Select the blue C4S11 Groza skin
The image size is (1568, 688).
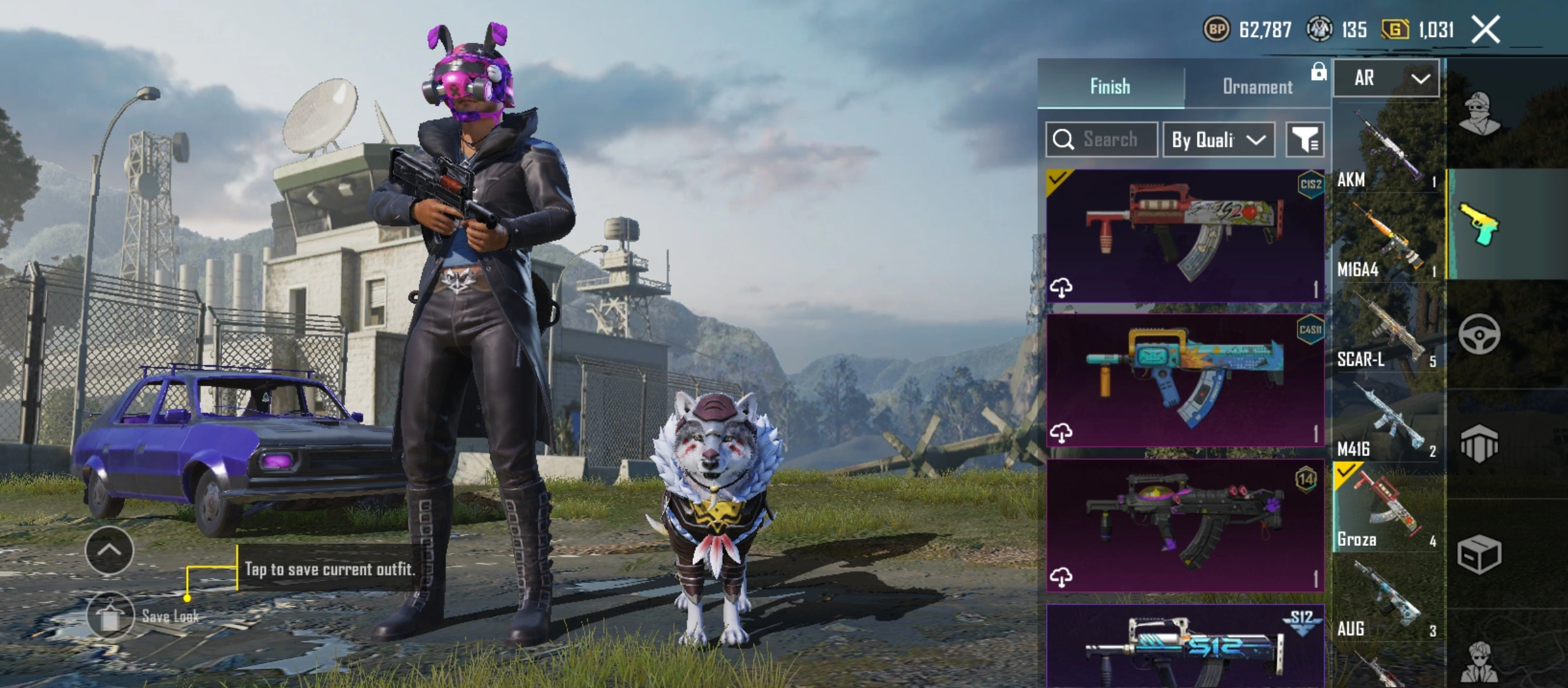pos(1185,380)
